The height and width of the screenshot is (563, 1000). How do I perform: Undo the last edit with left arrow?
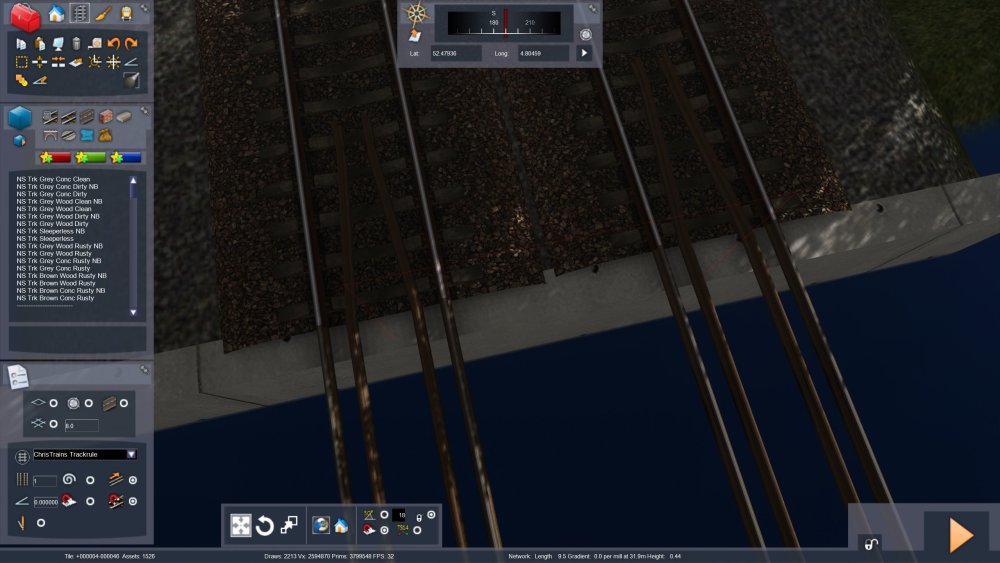click(113, 44)
